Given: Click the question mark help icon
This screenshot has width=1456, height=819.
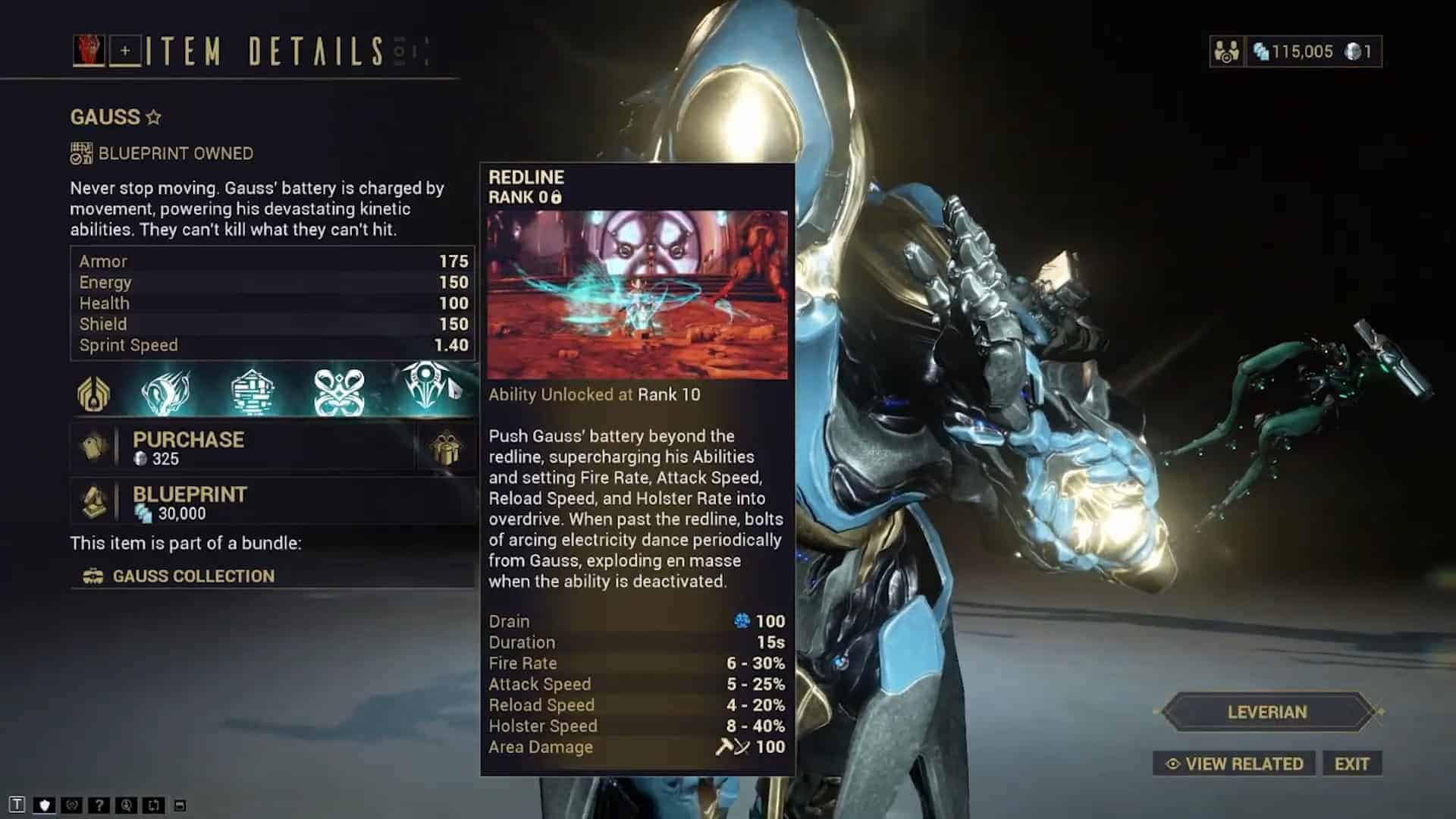Looking at the screenshot, I should (x=99, y=805).
